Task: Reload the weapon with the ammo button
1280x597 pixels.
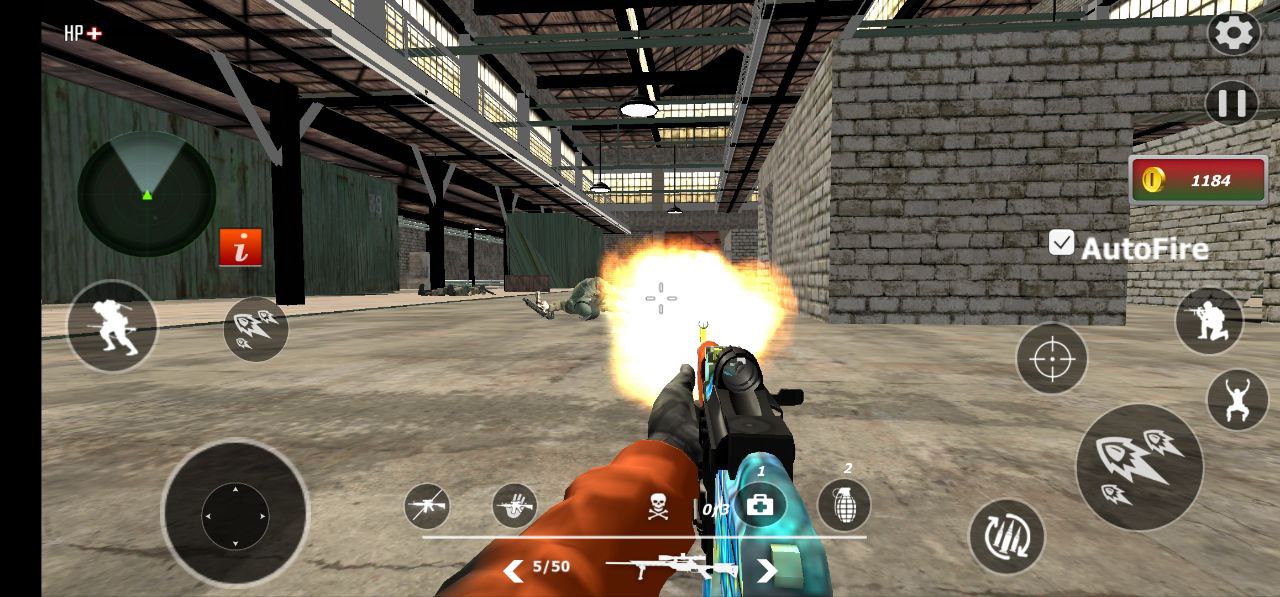Action: pyautogui.click(x=1006, y=537)
